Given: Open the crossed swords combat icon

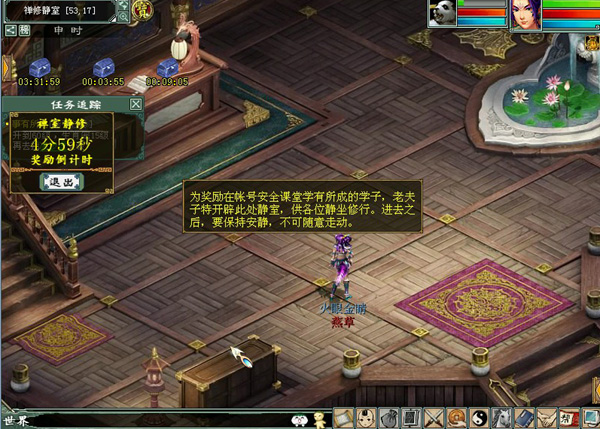Looking at the screenshot, I should coord(434,418).
